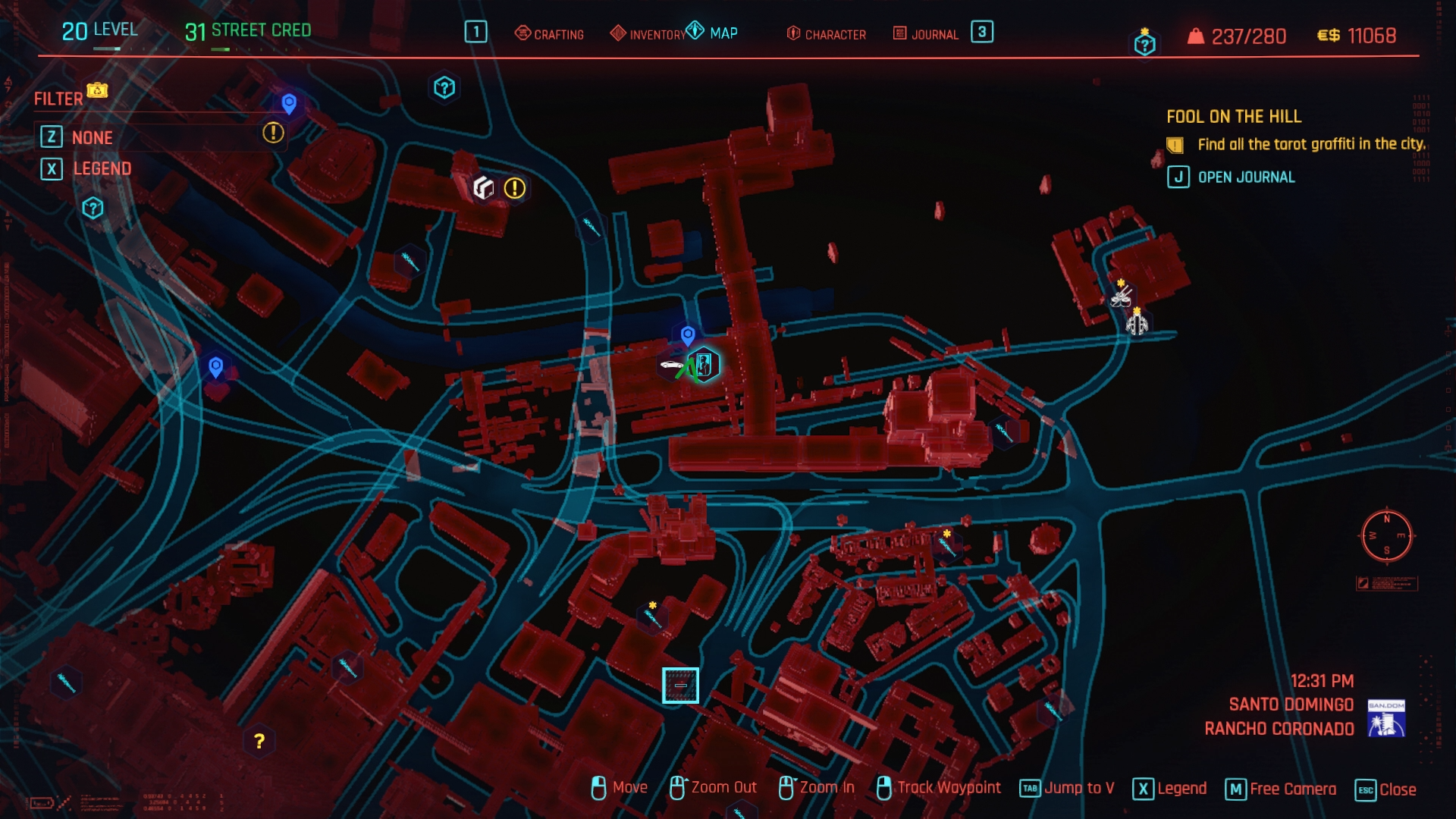This screenshot has width=1456, height=819.
Task: Select the yellow question mark map marker
Action: (259, 741)
